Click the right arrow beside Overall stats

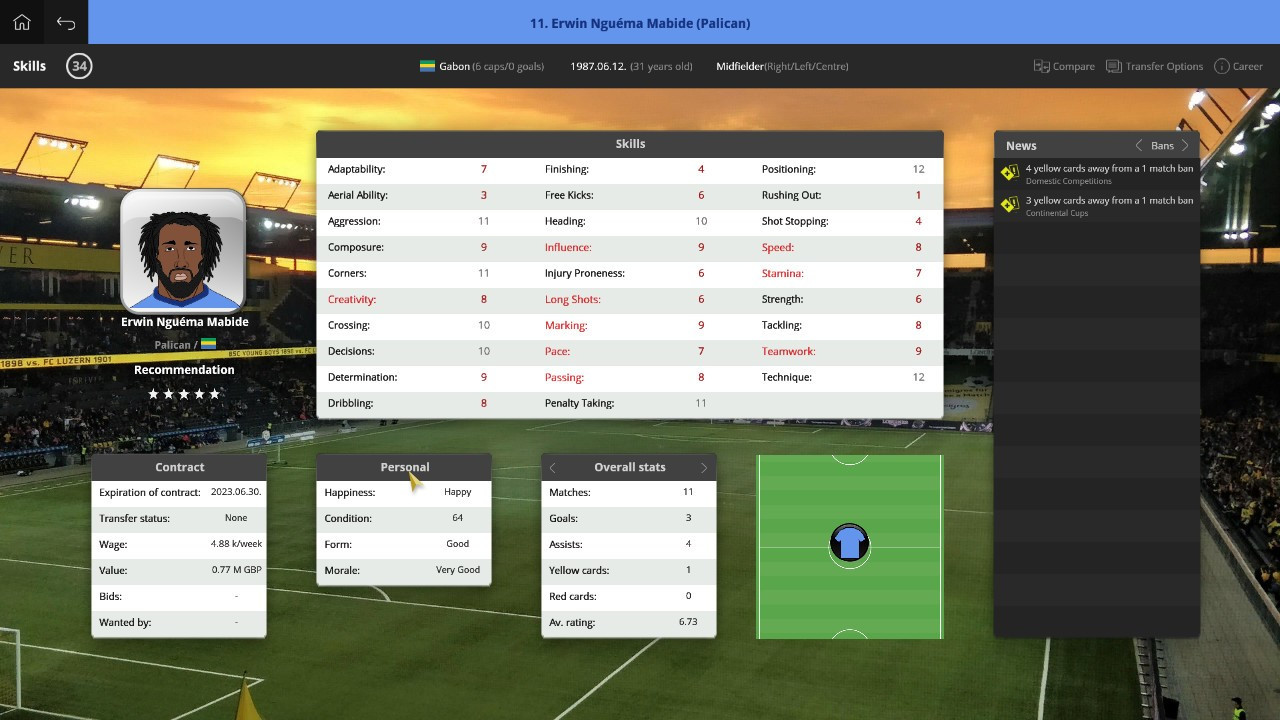pyautogui.click(x=703, y=467)
